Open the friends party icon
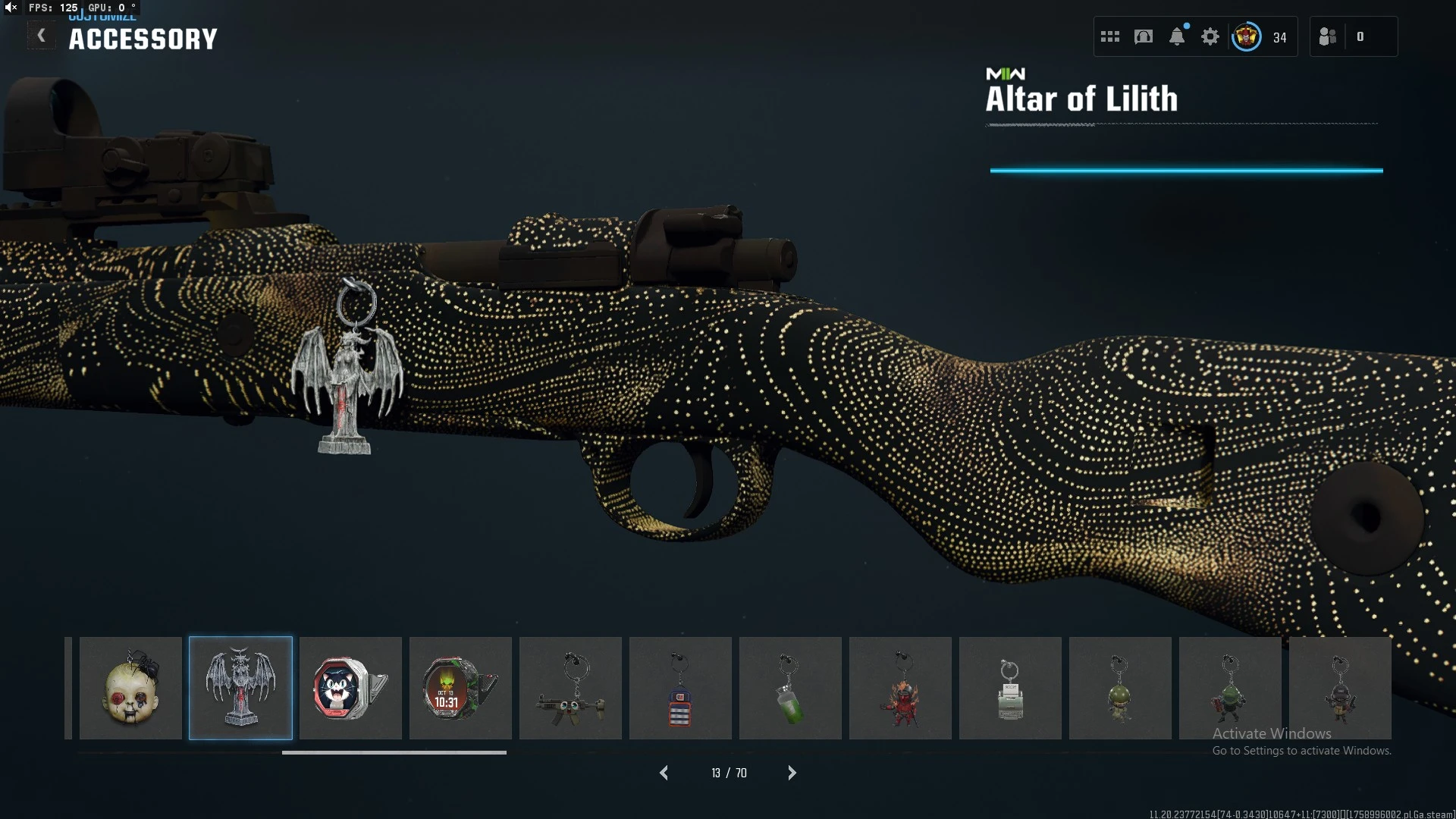This screenshot has width=1456, height=819. point(1327,36)
